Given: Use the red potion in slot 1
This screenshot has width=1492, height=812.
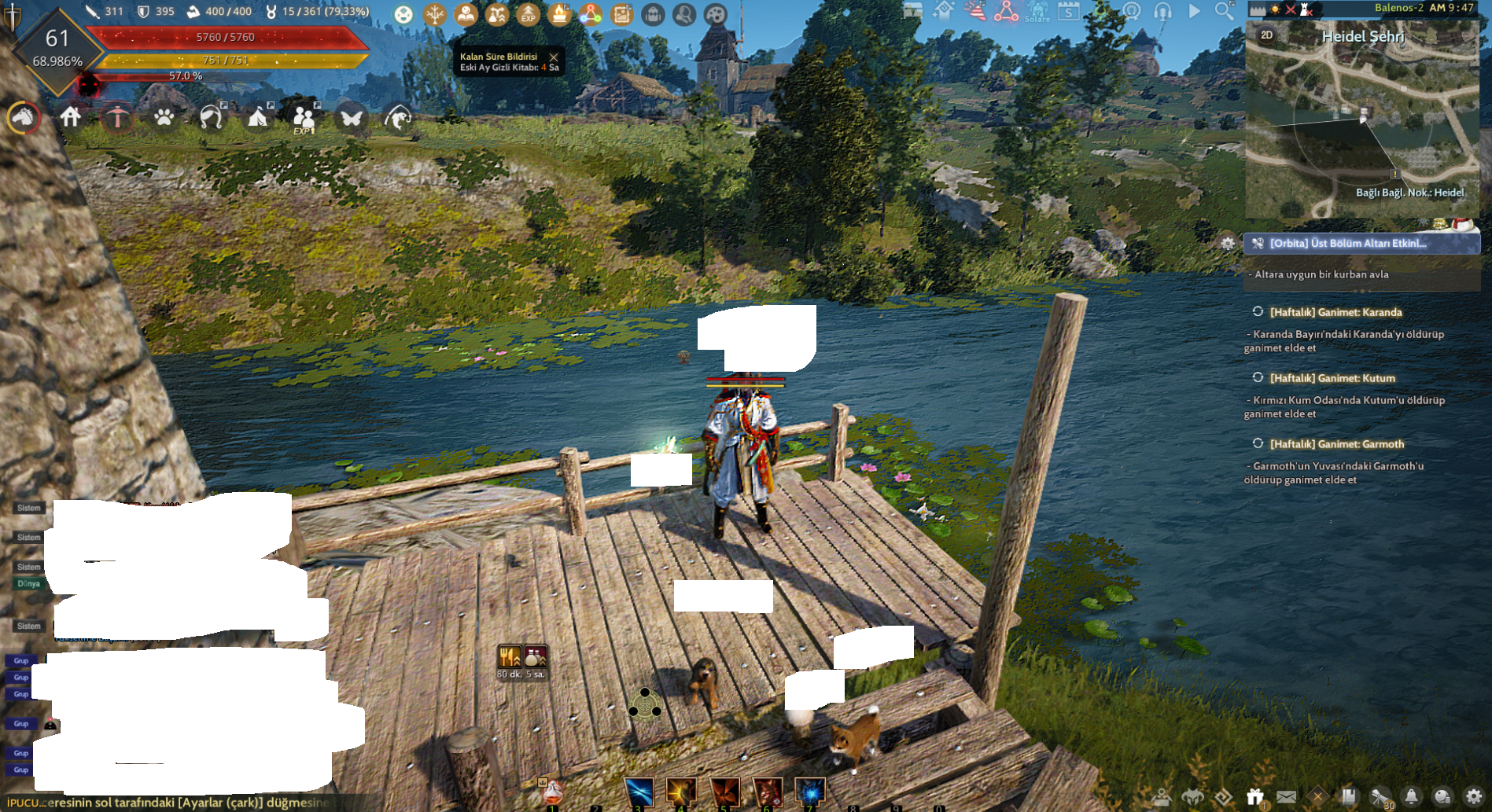Looking at the screenshot, I should 552,792.
